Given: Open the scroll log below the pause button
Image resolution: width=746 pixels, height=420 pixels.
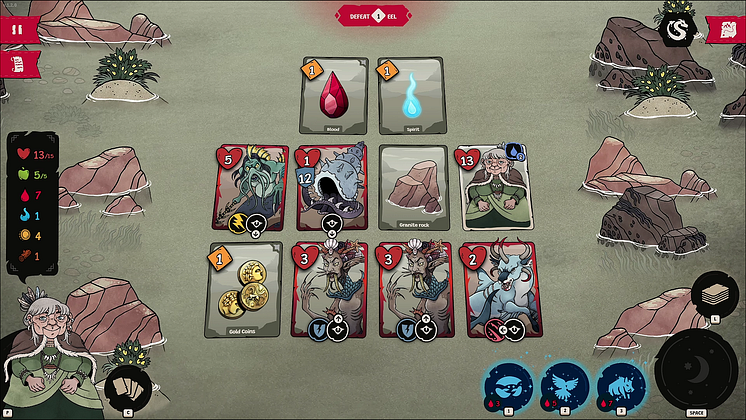Looking at the screenshot, I should [16, 64].
